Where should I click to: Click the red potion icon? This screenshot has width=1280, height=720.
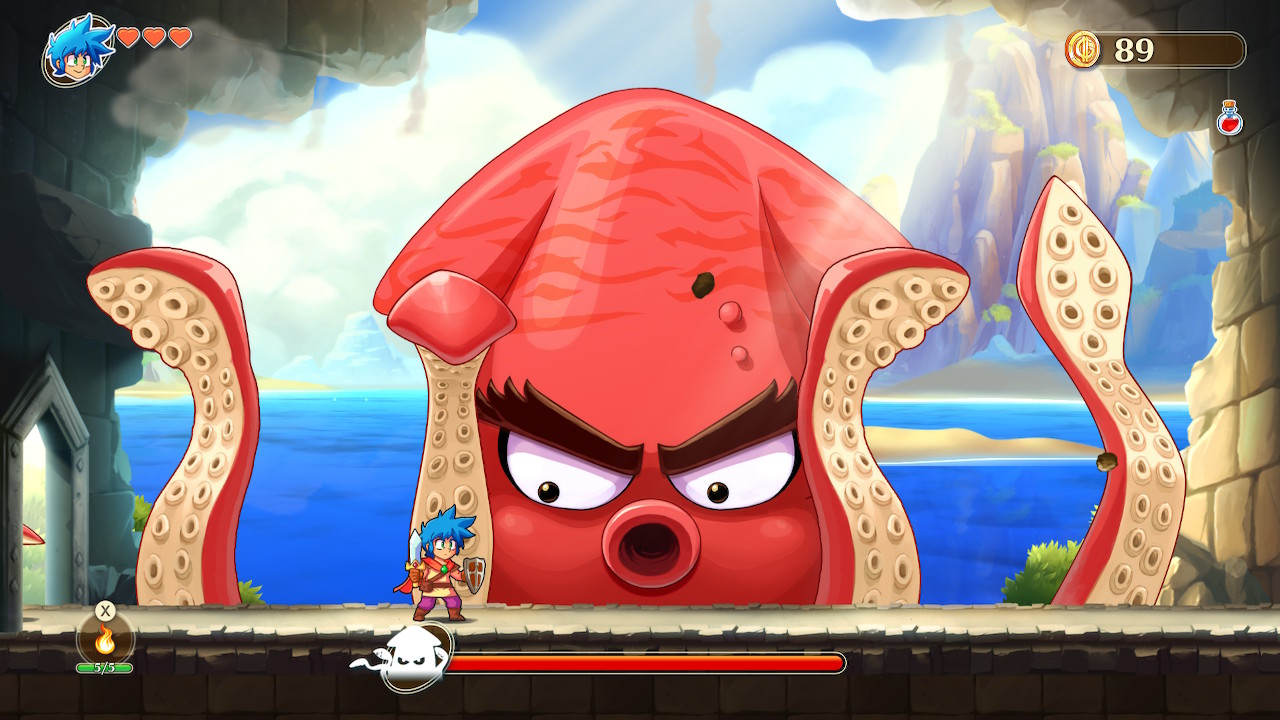click(x=1228, y=117)
